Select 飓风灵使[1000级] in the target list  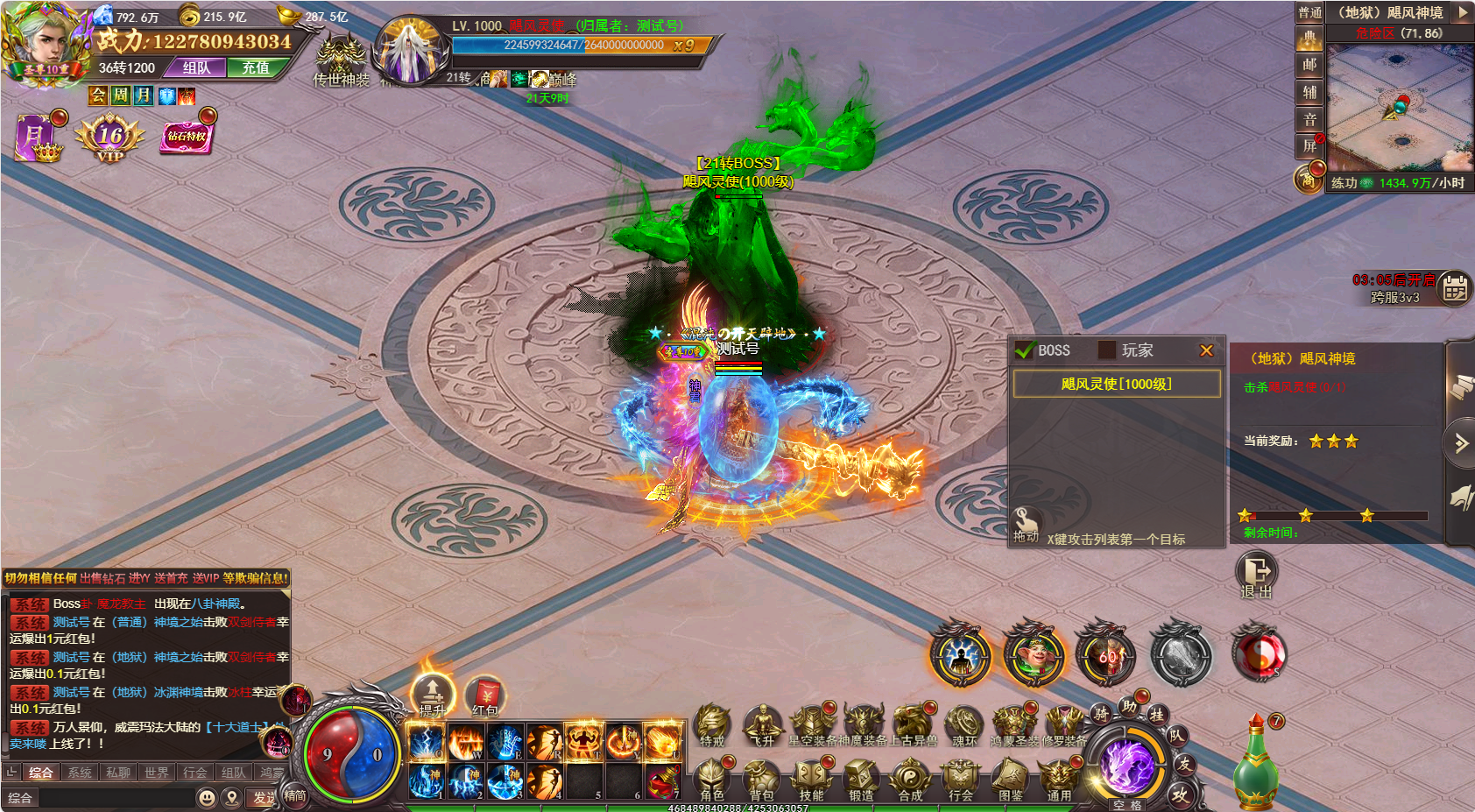tap(1116, 384)
